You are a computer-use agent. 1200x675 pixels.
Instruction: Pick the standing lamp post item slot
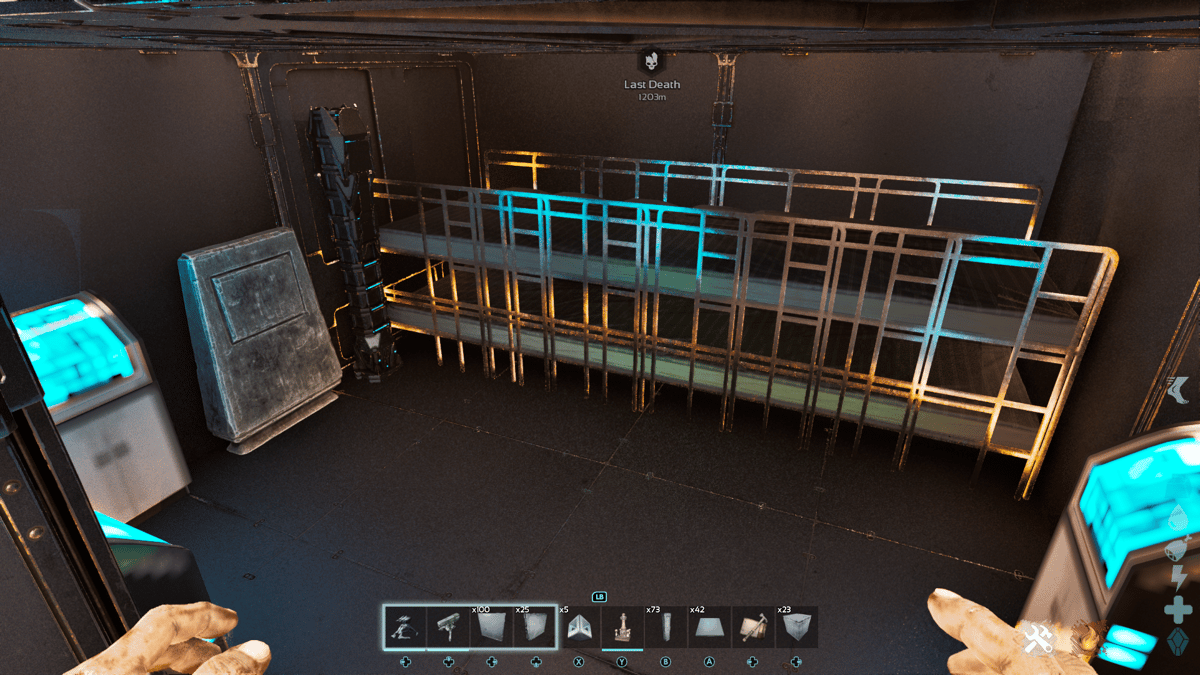pos(622,628)
